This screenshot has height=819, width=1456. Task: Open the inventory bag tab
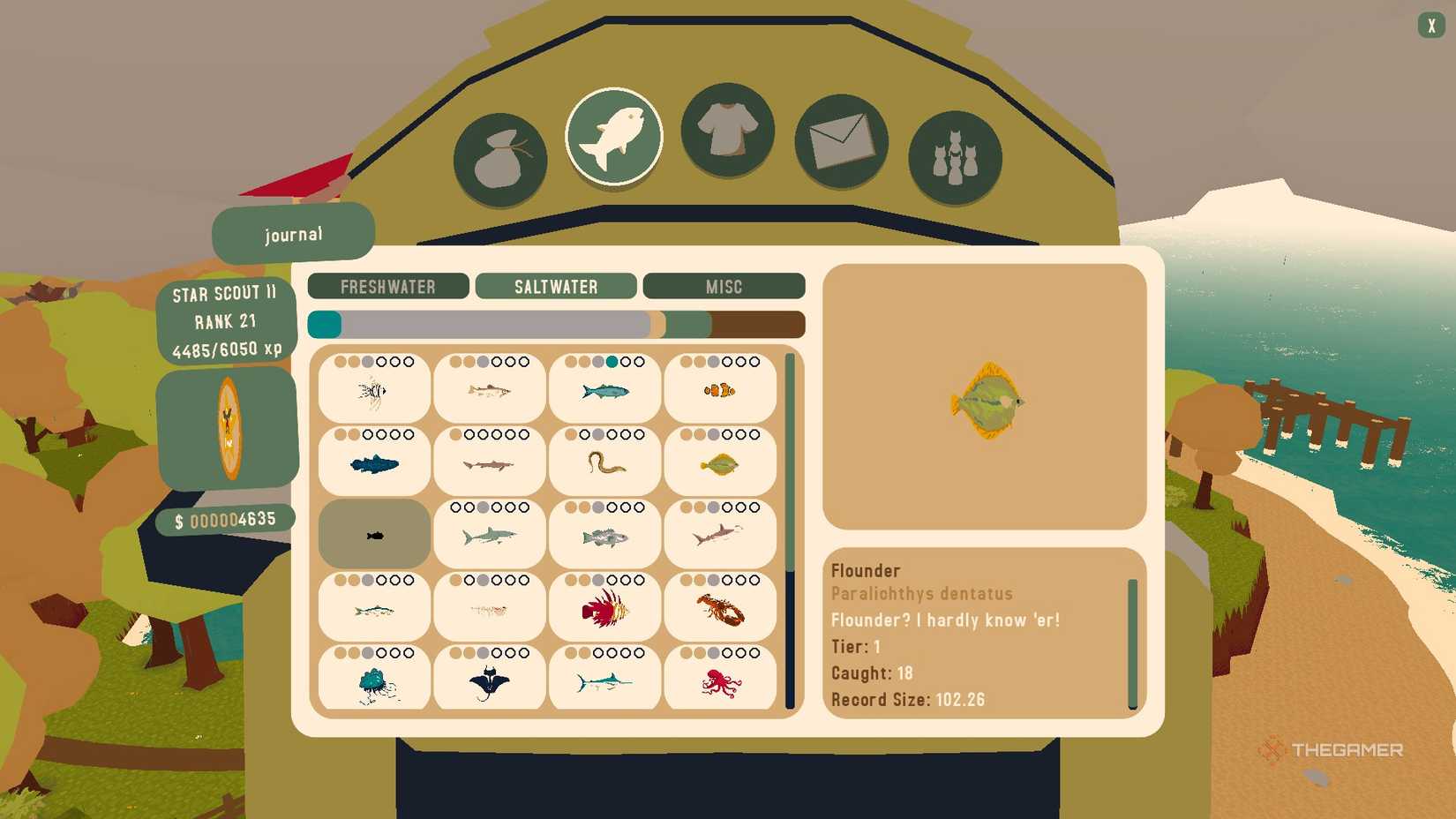[x=500, y=153]
